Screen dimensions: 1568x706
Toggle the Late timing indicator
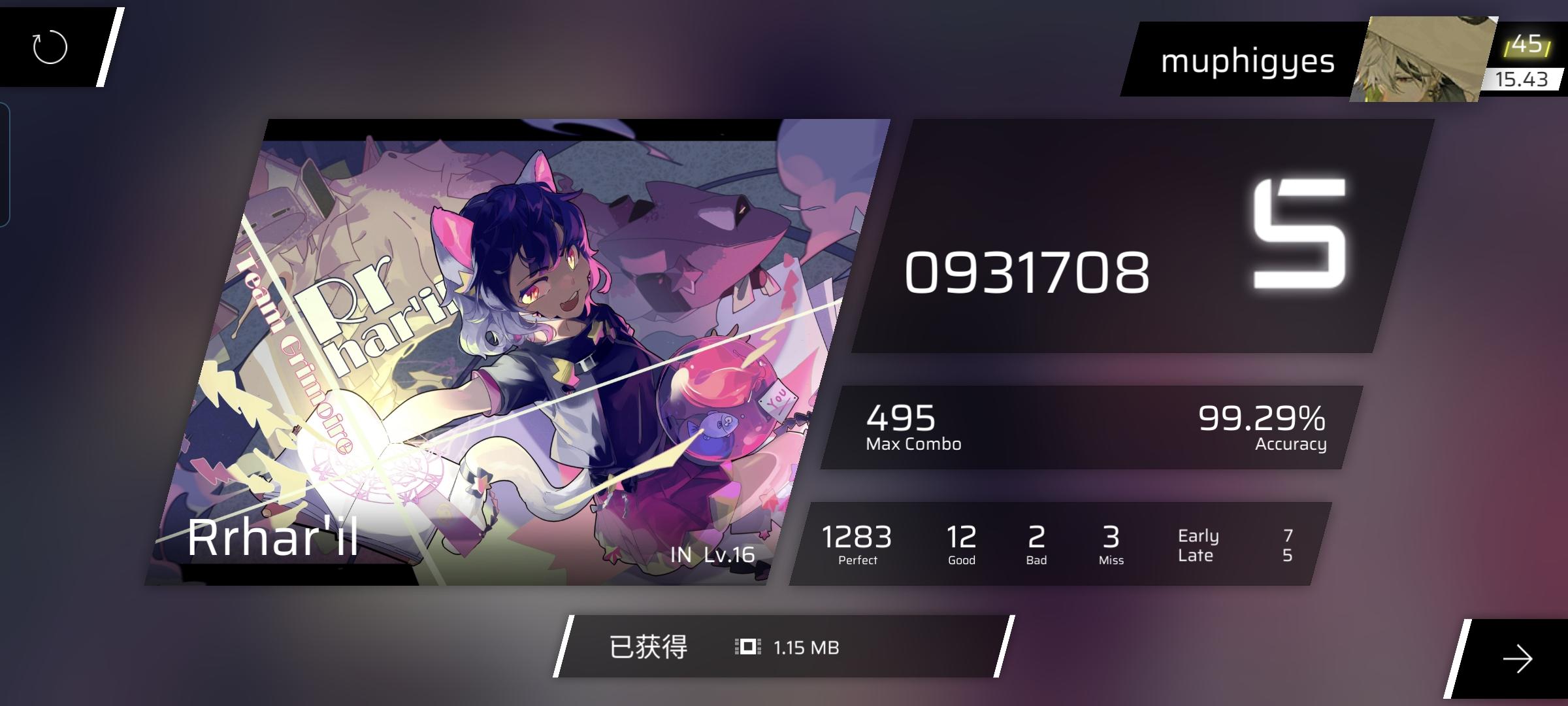point(1198,556)
